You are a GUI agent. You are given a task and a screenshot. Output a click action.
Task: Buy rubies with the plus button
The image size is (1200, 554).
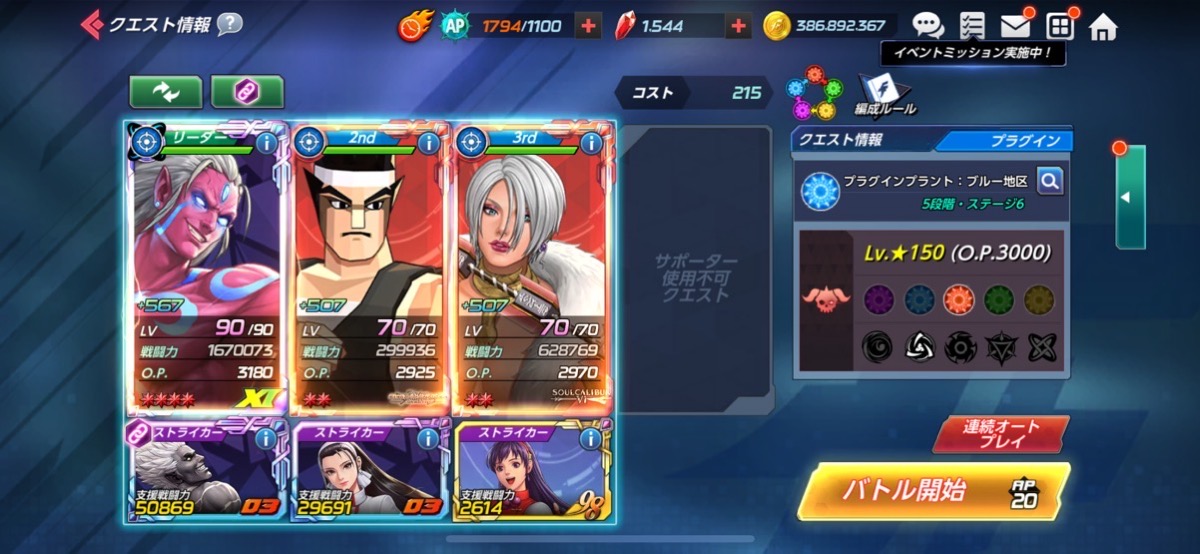tap(738, 27)
